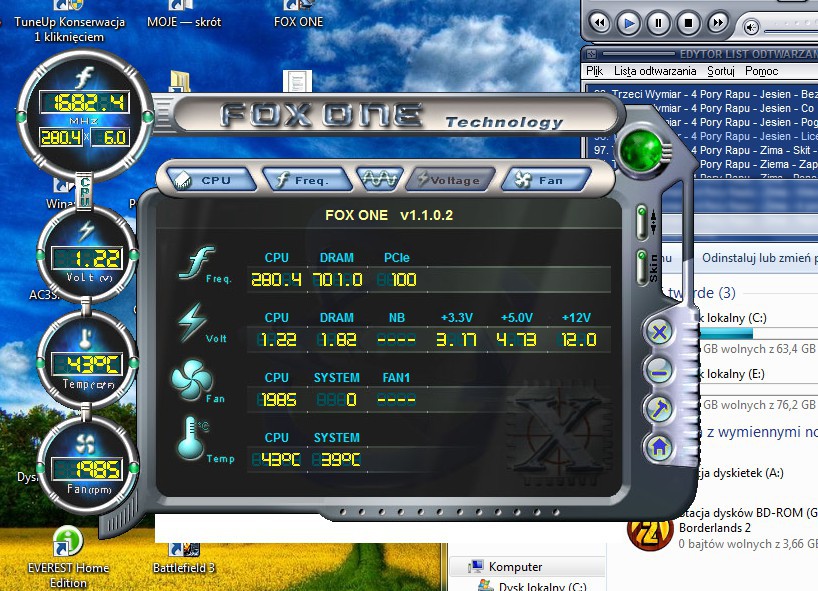
Task: Select the waveform tab
Action: click(380, 180)
